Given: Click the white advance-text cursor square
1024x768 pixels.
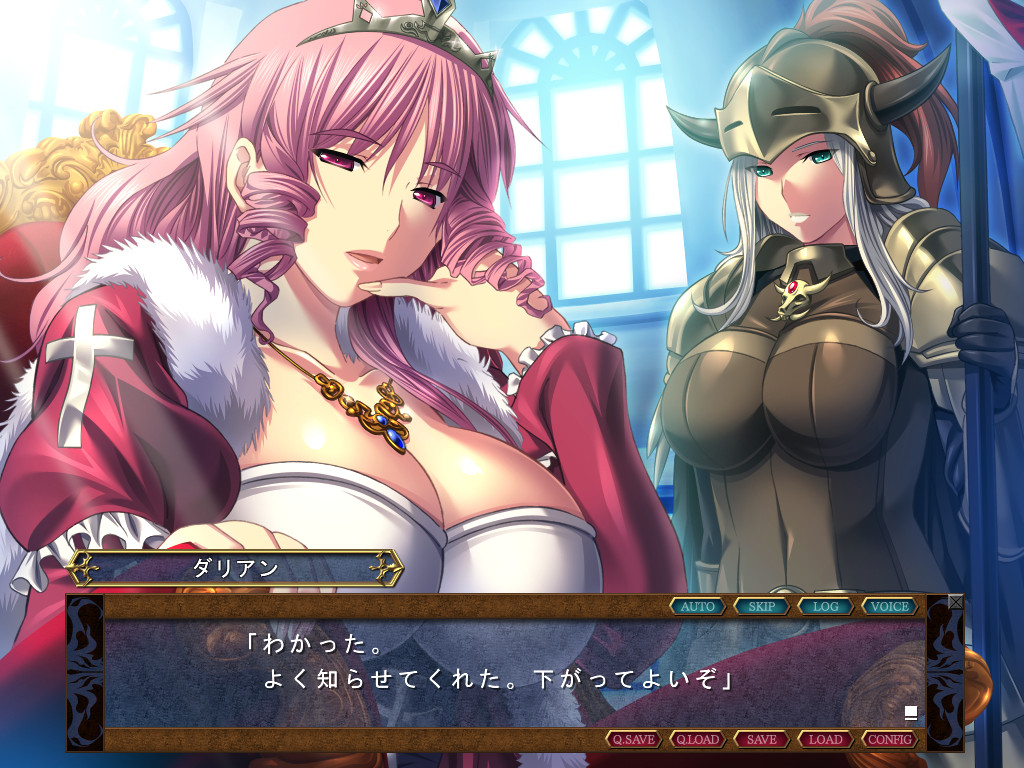Looking at the screenshot, I should coord(911,713).
